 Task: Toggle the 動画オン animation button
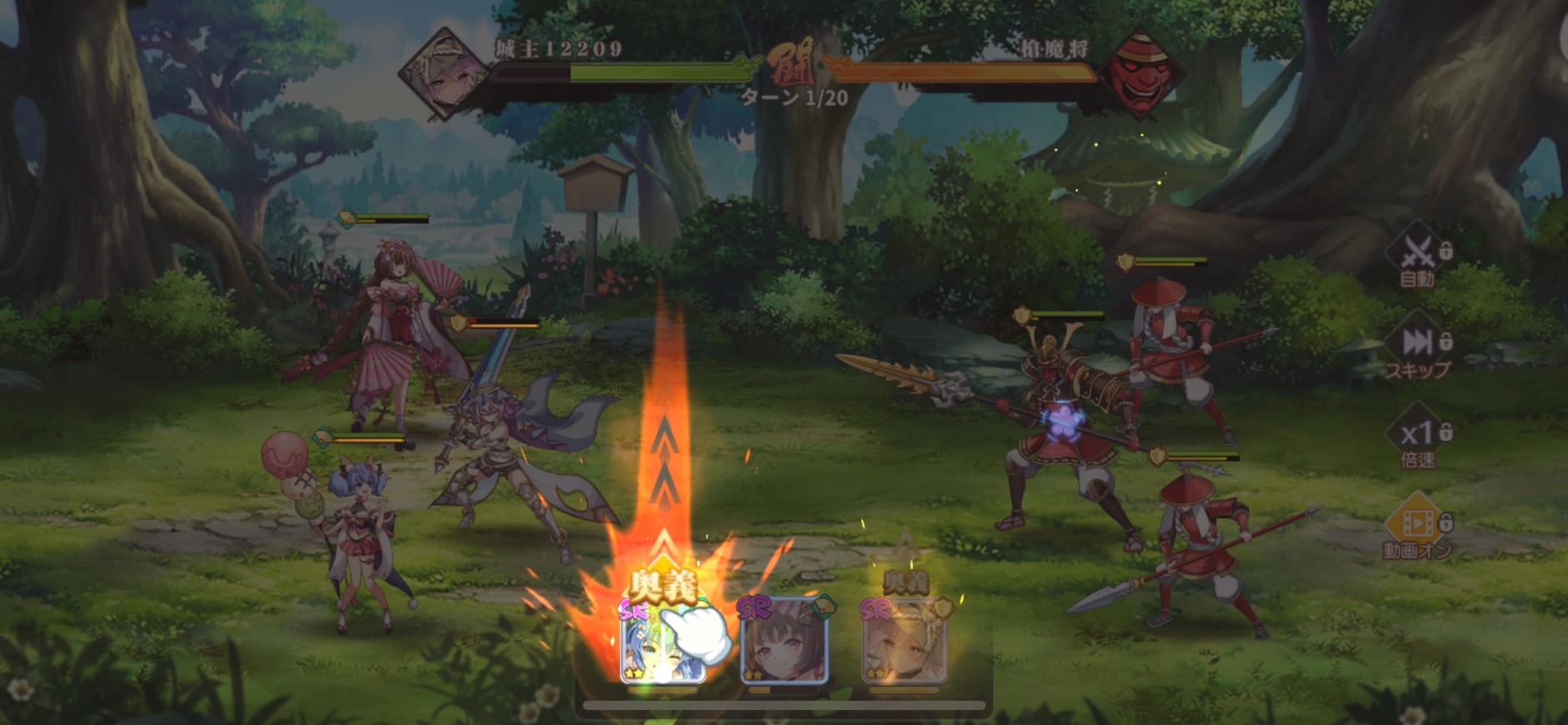1417,528
